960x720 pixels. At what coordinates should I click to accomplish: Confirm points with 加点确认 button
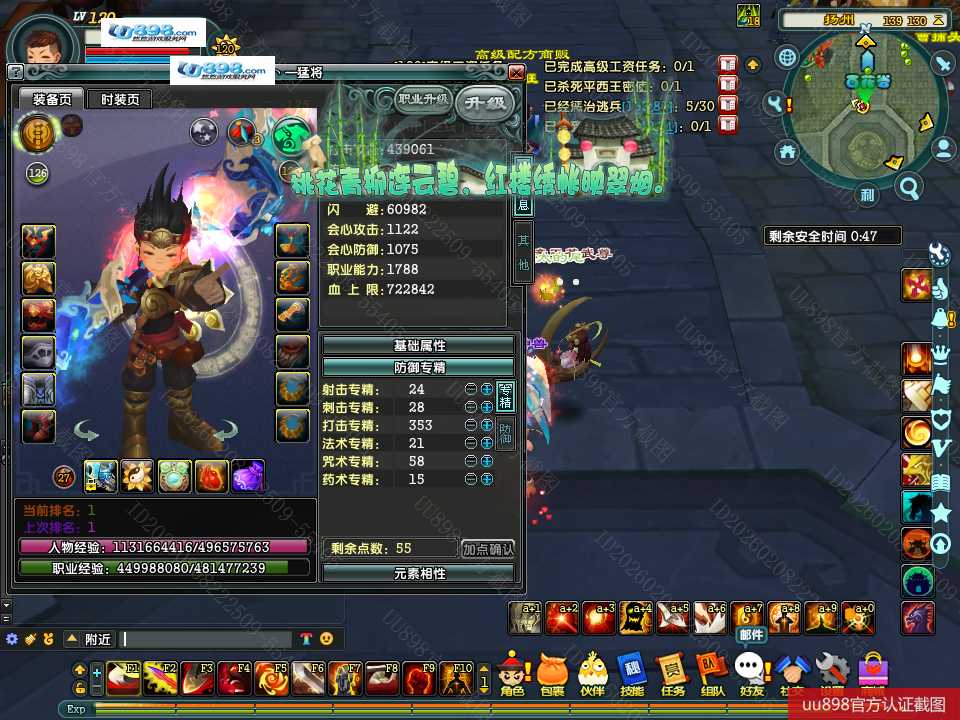tap(488, 548)
